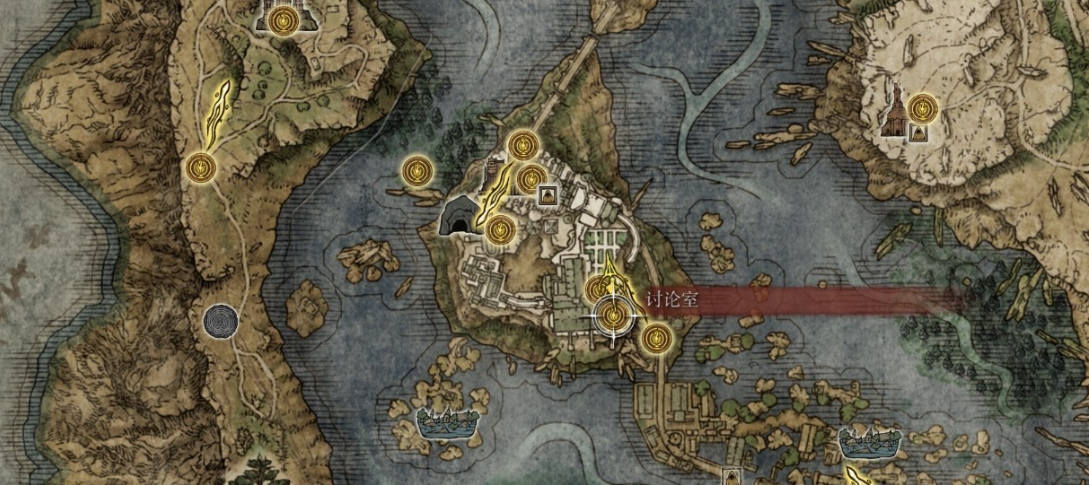Choose the grace marker beside the church tower

click(x=922, y=104)
